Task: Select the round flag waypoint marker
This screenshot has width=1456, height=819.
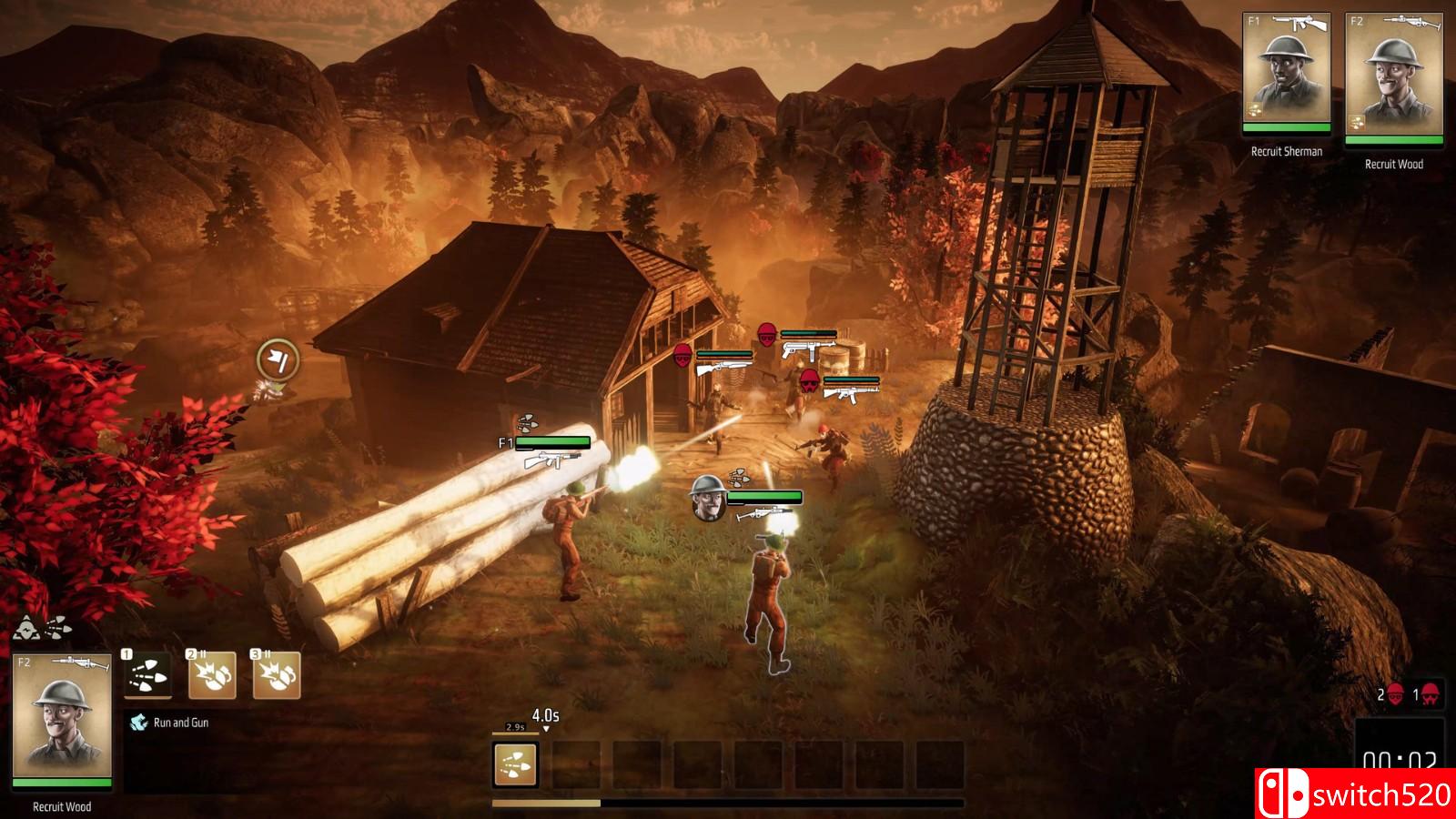Action: 278,359
